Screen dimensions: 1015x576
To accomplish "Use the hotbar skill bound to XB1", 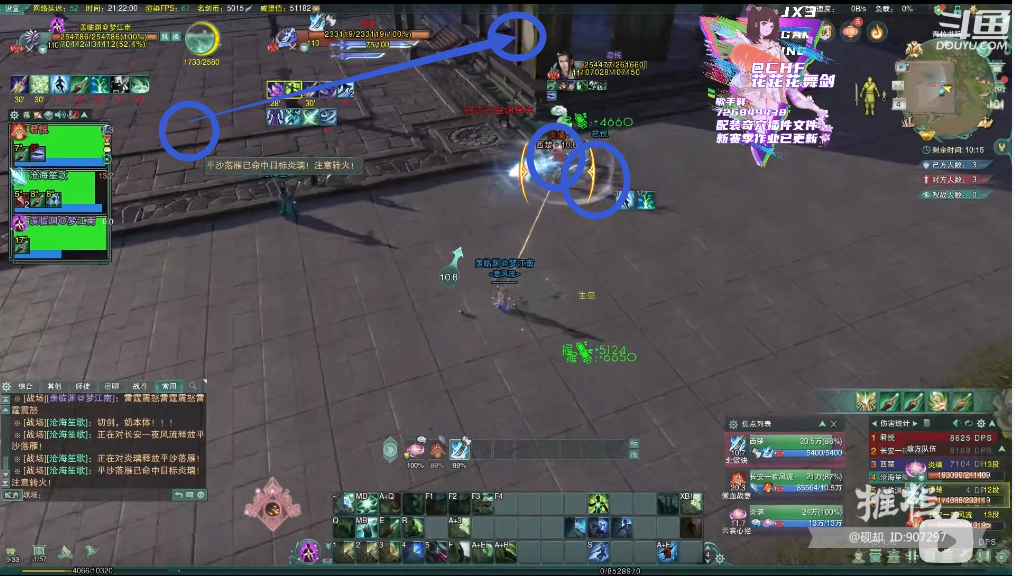I will point(690,503).
